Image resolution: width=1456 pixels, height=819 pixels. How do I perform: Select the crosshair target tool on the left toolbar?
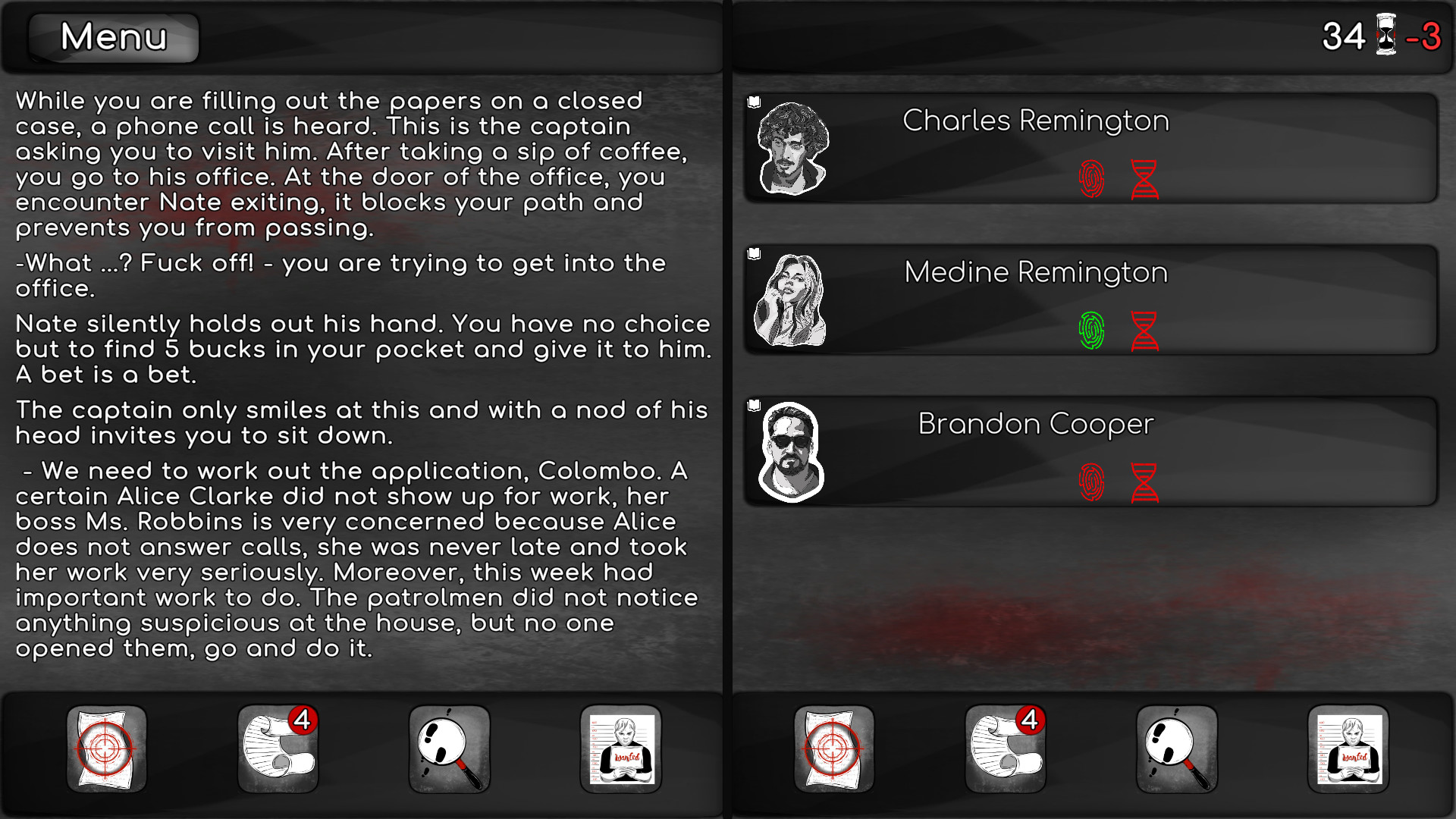(x=106, y=751)
